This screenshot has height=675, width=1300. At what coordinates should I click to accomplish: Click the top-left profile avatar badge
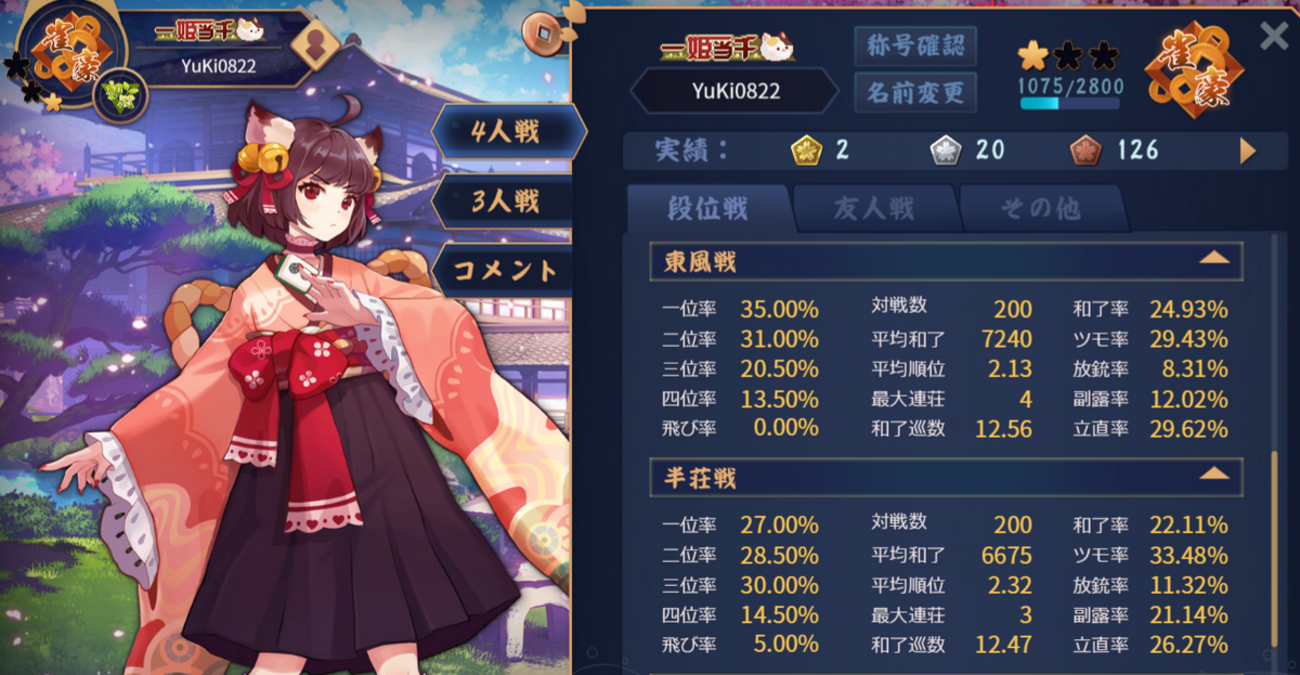click(x=72, y=48)
